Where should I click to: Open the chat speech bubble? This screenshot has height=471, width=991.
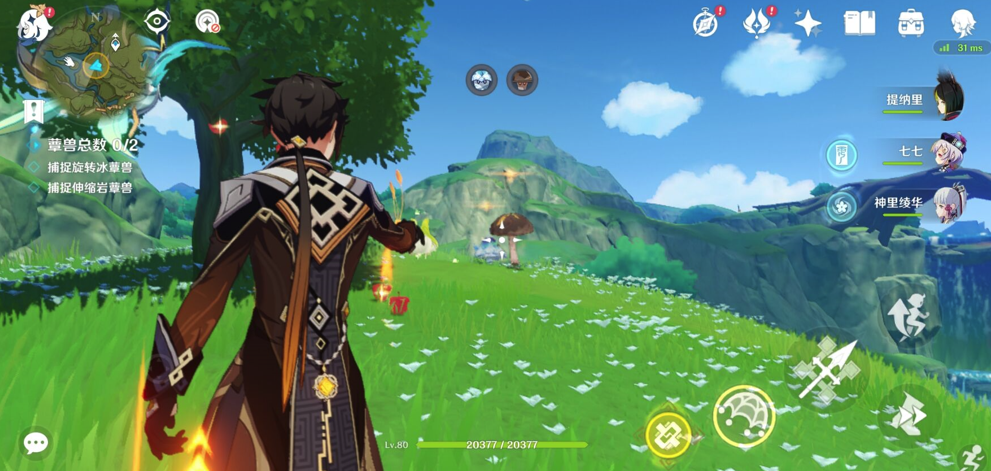tap(36, 442)
